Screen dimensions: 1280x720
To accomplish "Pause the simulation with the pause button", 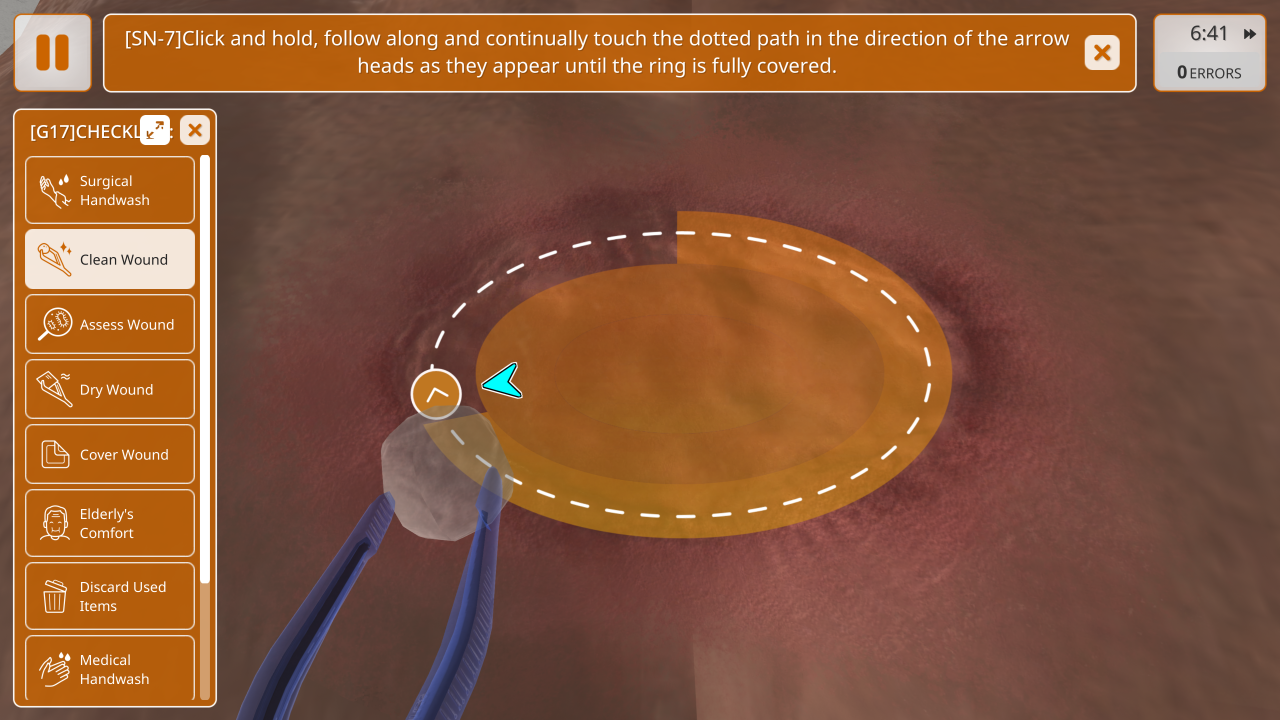I will [x=52, y=53].
